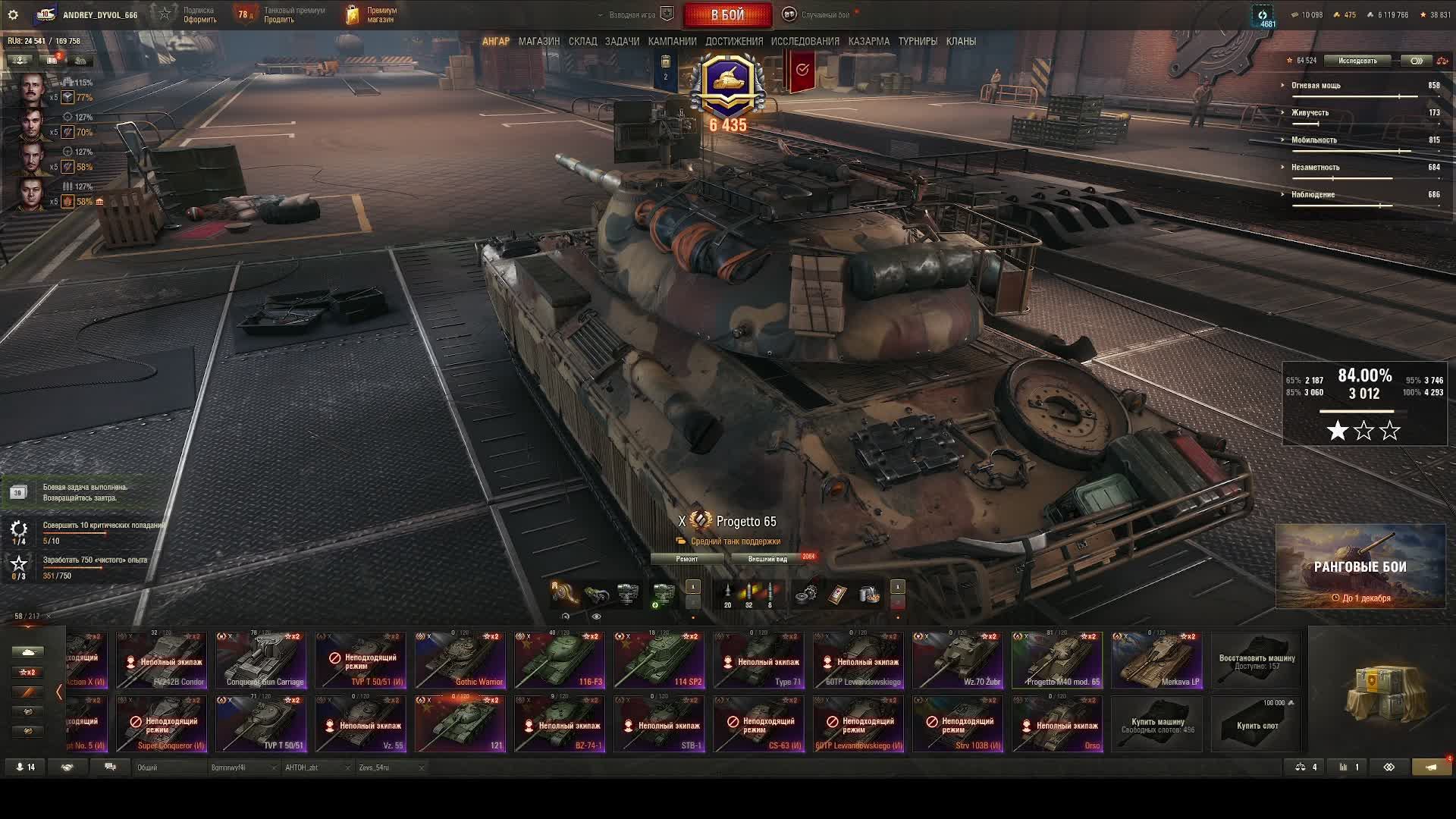This screenshot has height=819, width=1456.
Task: Open the Внешний вид customization button
Action: [767, 559]
